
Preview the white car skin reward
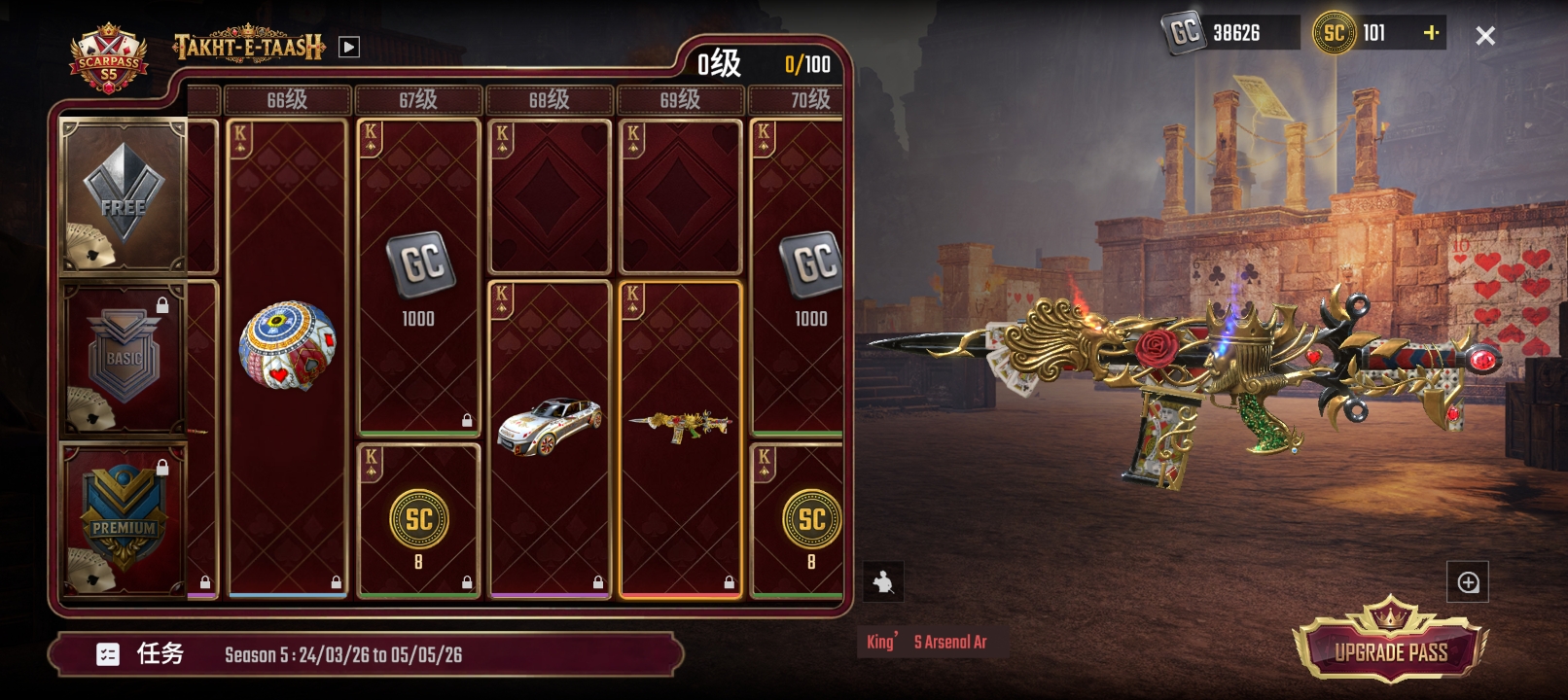[550, 426]
